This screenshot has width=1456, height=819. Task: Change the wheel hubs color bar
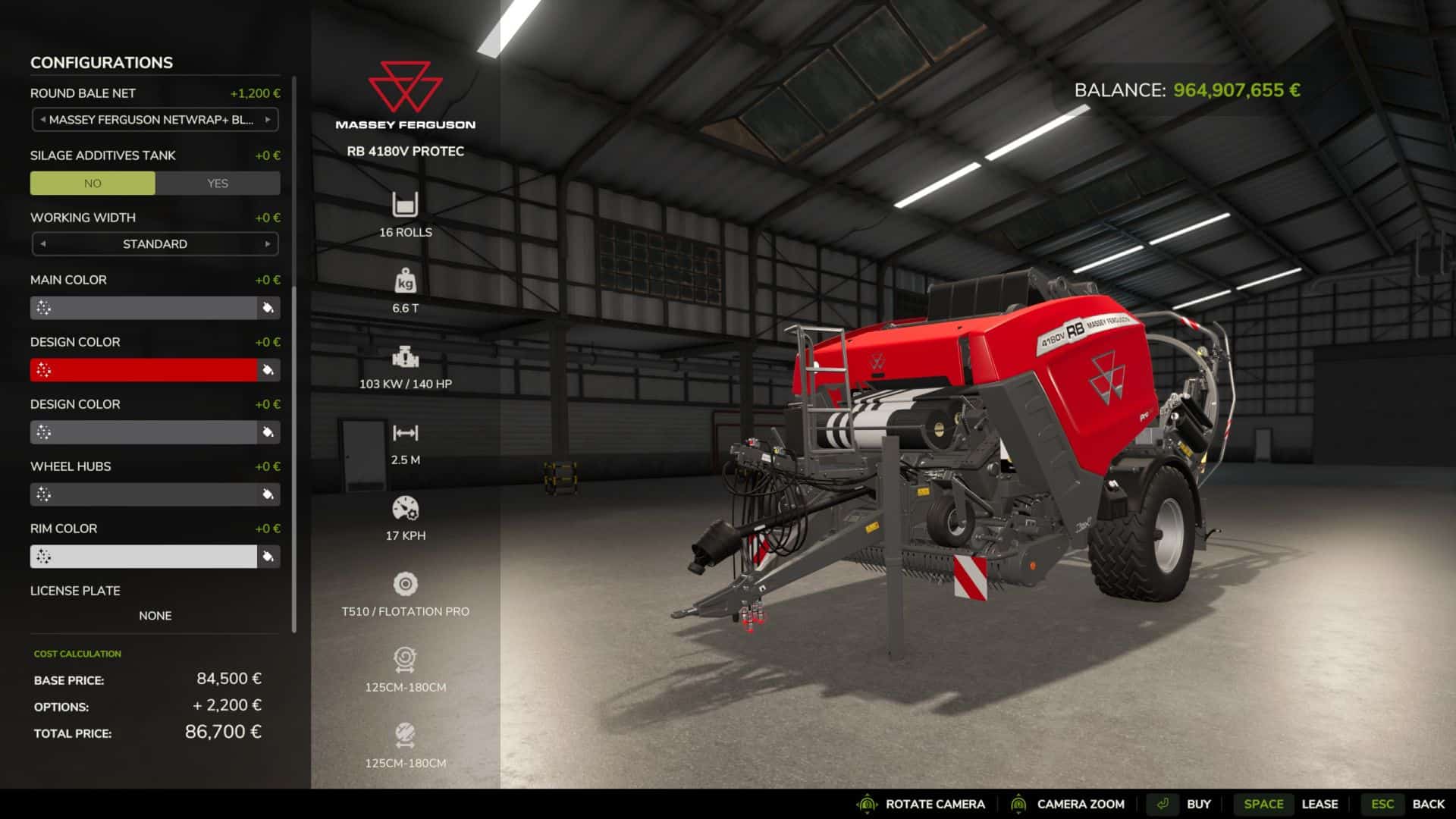coord(143,494)
